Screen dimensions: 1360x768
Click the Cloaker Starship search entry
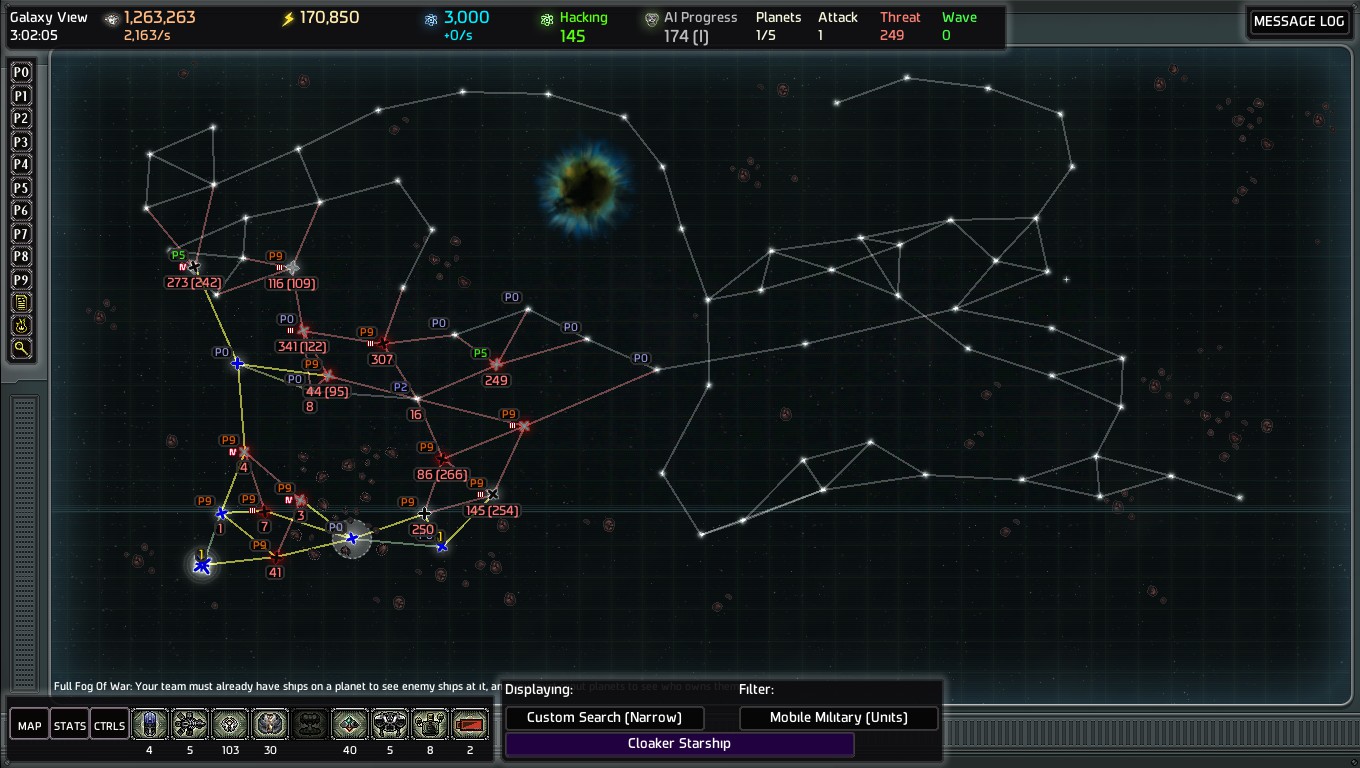pos(679,743)
